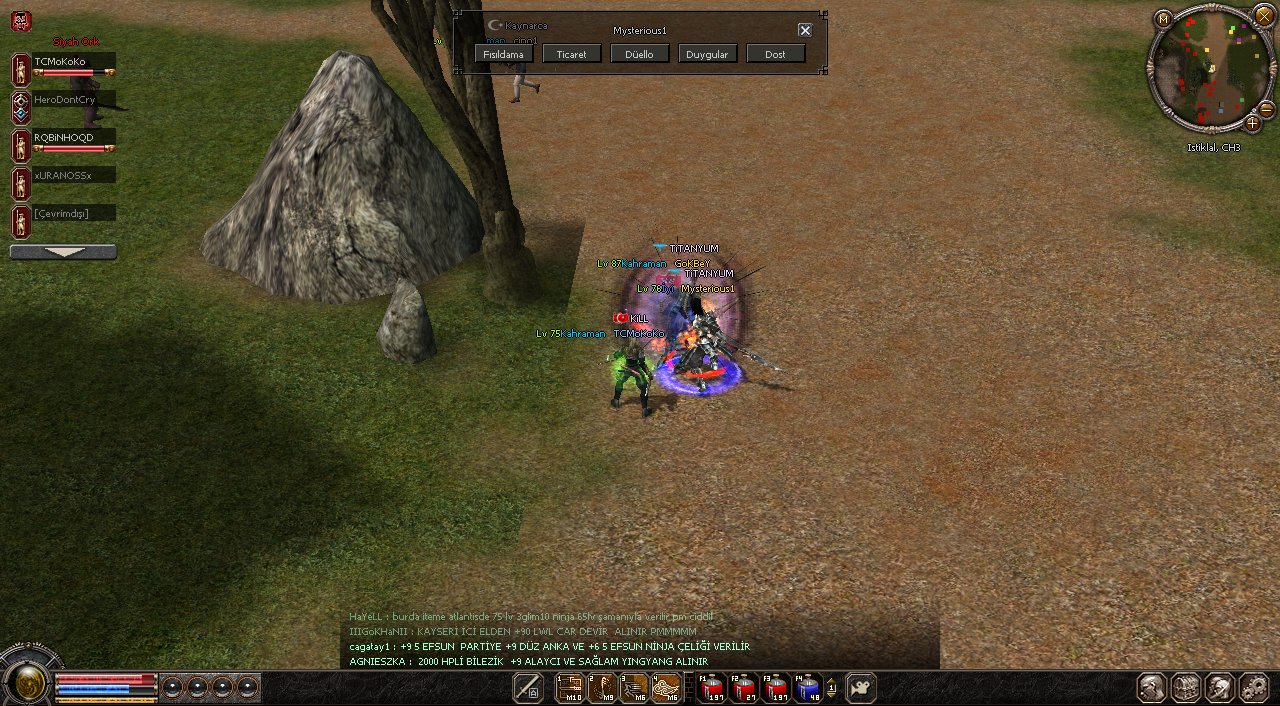Image resolution: width=1280 pixels, height=706 pixels.
Task: Open trade with the Ticaret button
Action: pos(572,54)
